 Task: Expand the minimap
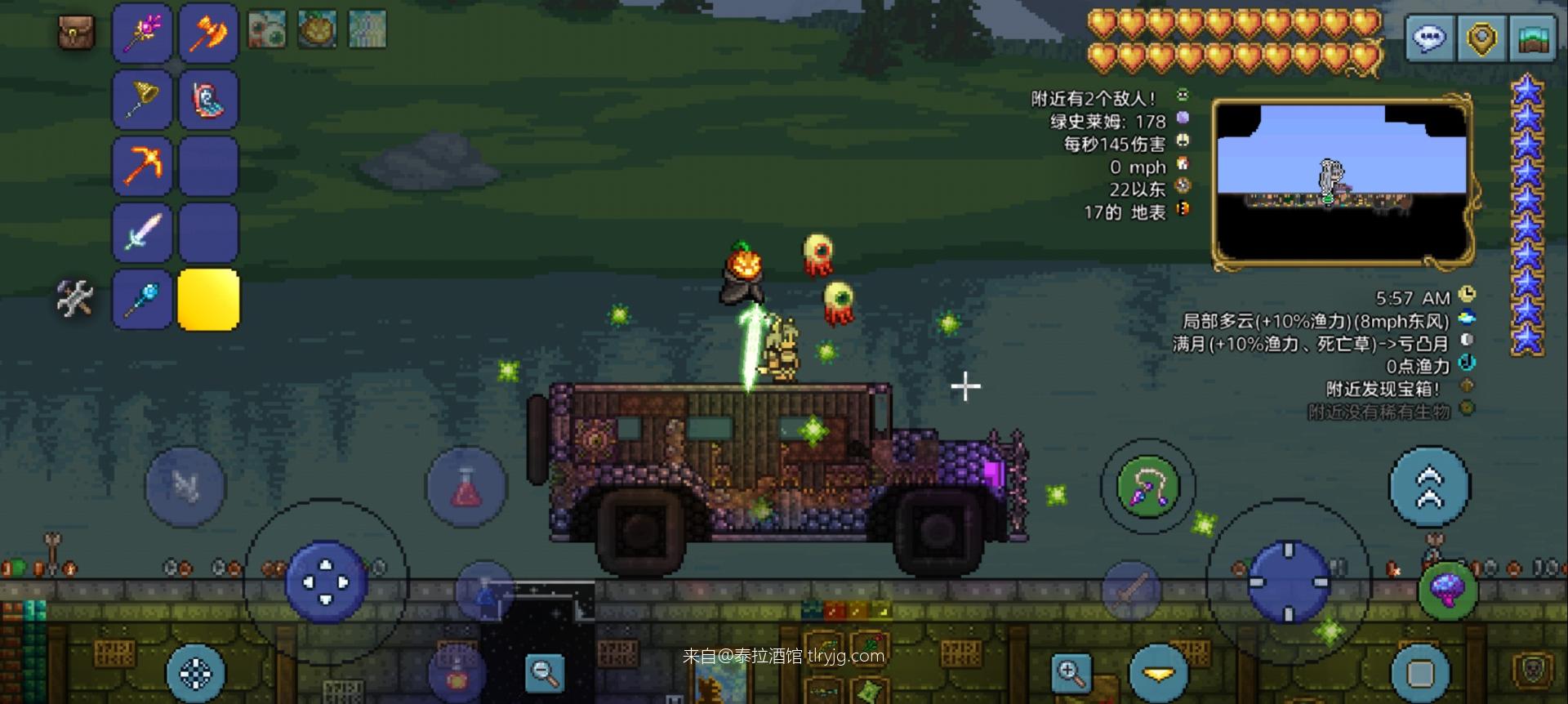(x=1343, y=185)
